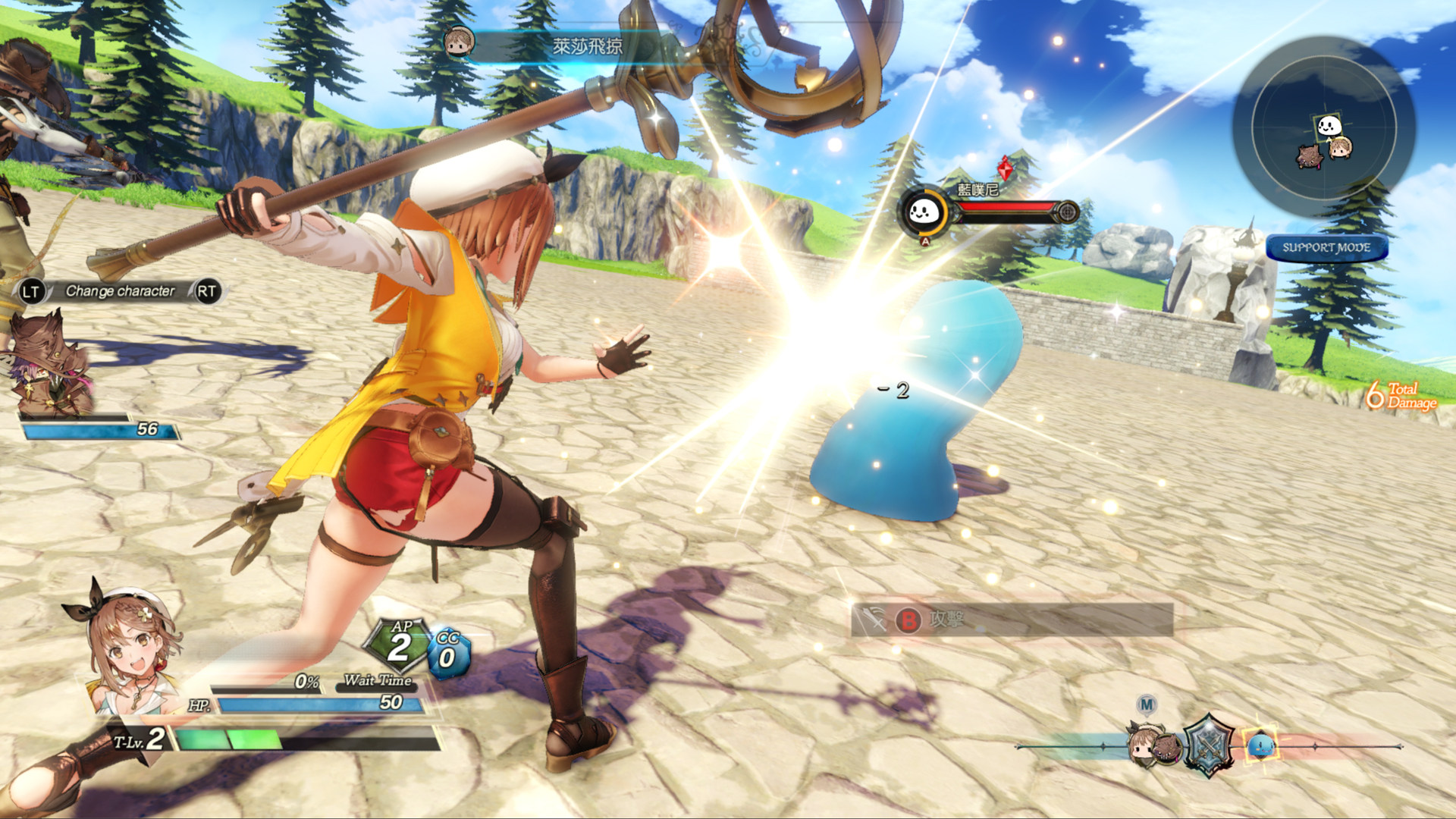The height and width of the screenshot is (819, 1456).
Task: Click the enemy Puni target icon
Action: point(924,212)
